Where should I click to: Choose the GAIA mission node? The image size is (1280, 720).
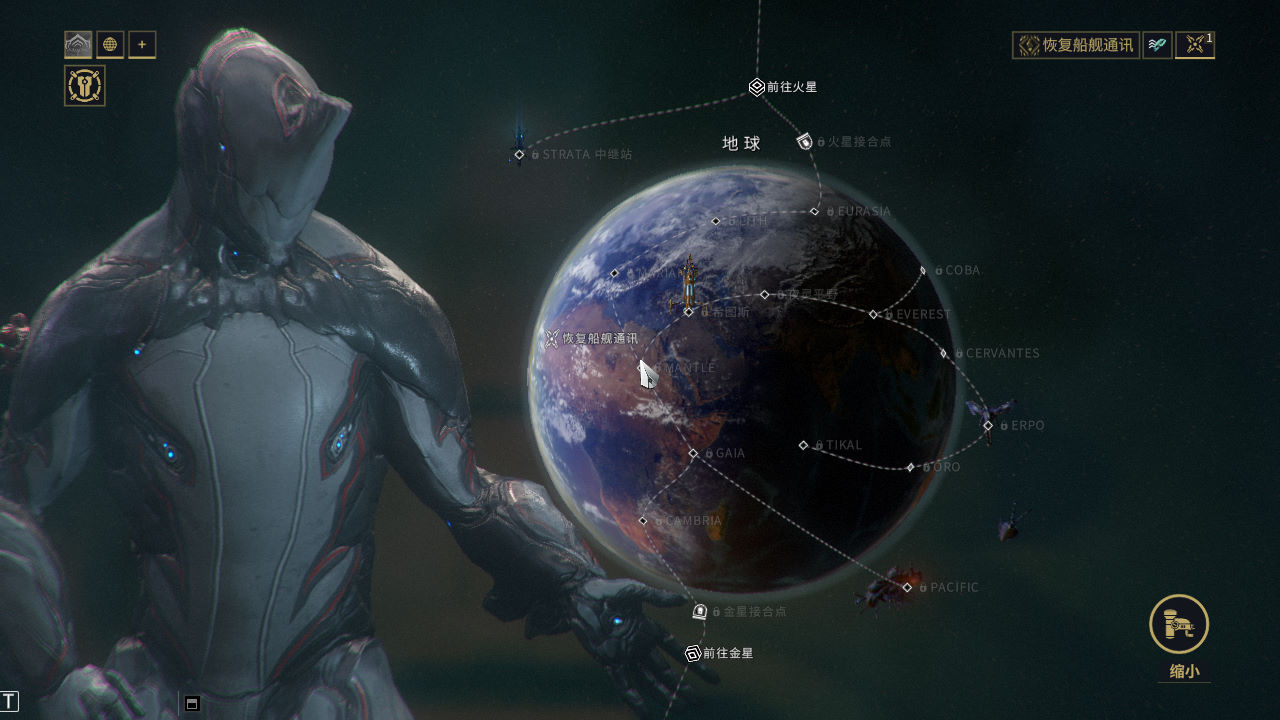coord(693,453)
